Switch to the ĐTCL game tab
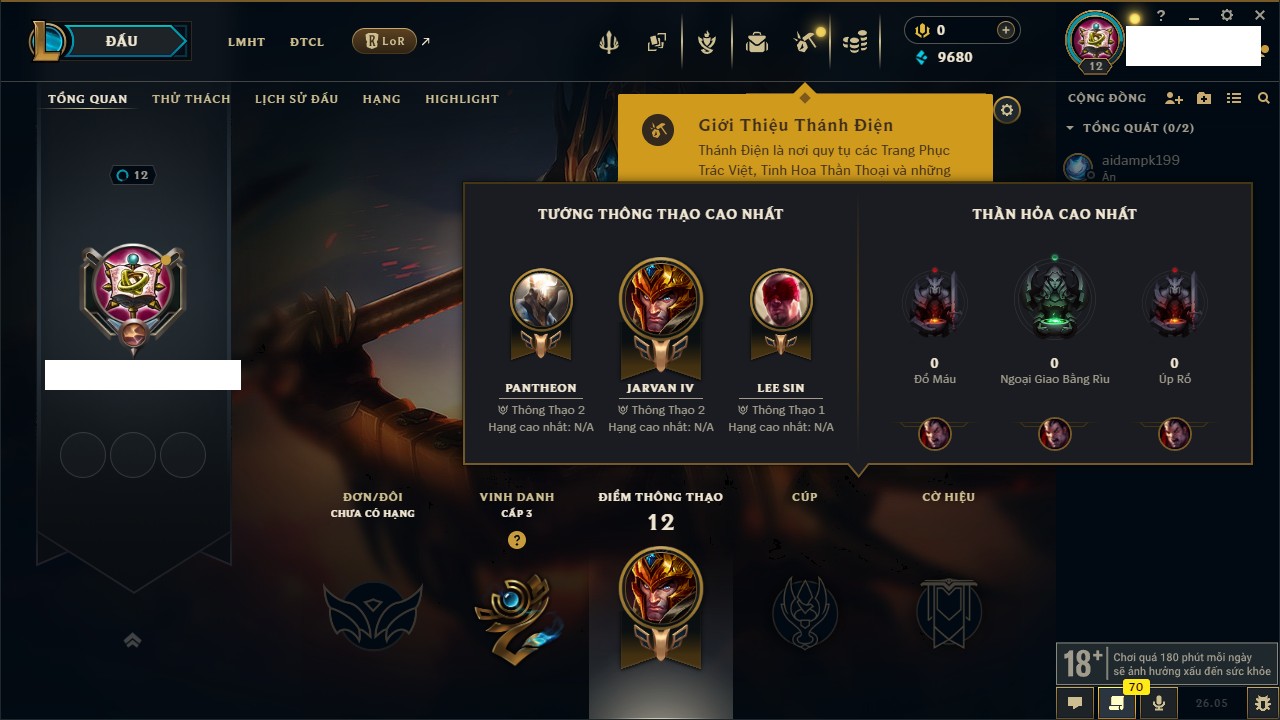This screenshot has width=1280, height=720. pos(307,42)
